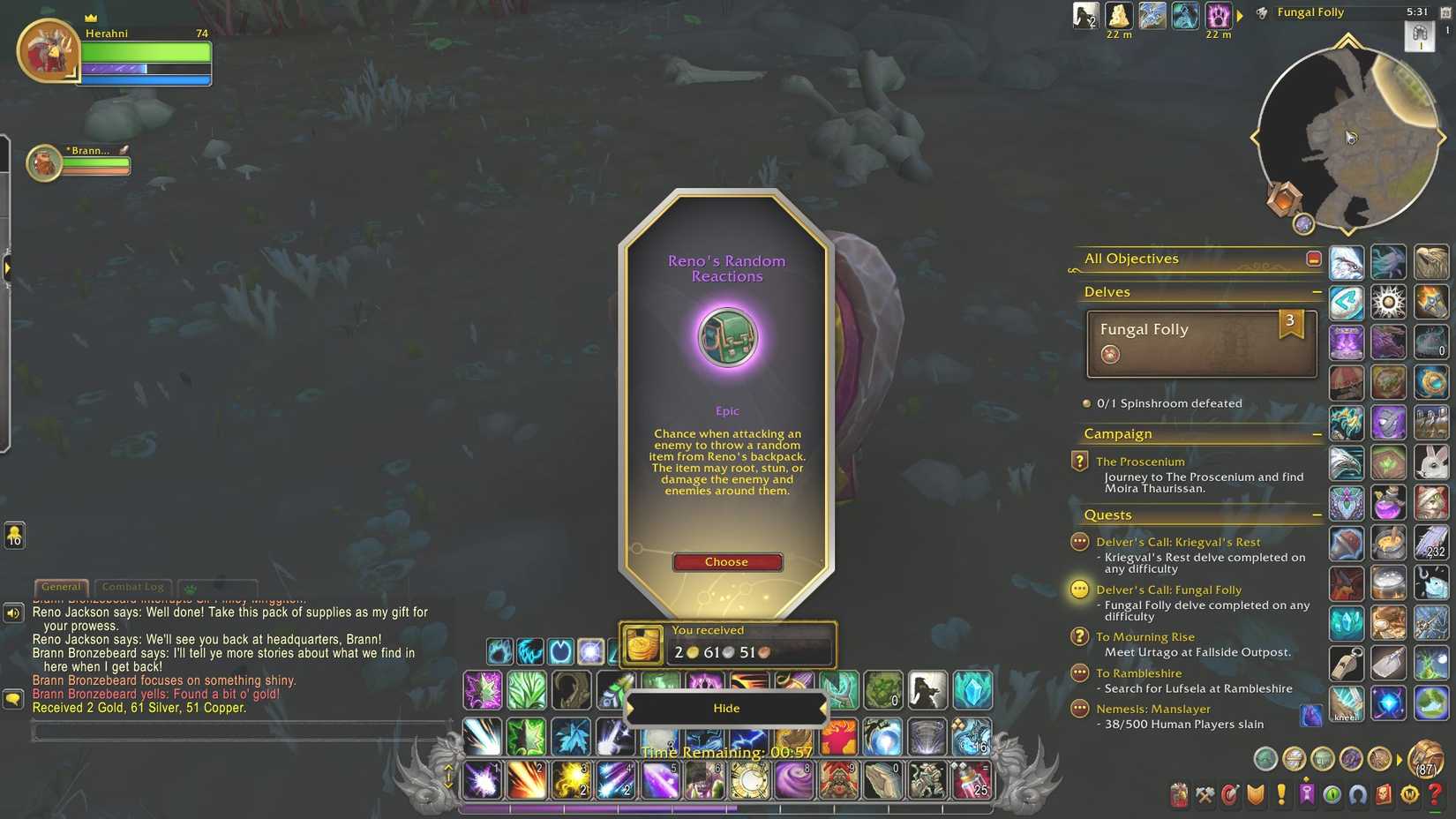
Task: Click Choose on Reno's Random Reactions reward
Action: (x=726, y=561)
